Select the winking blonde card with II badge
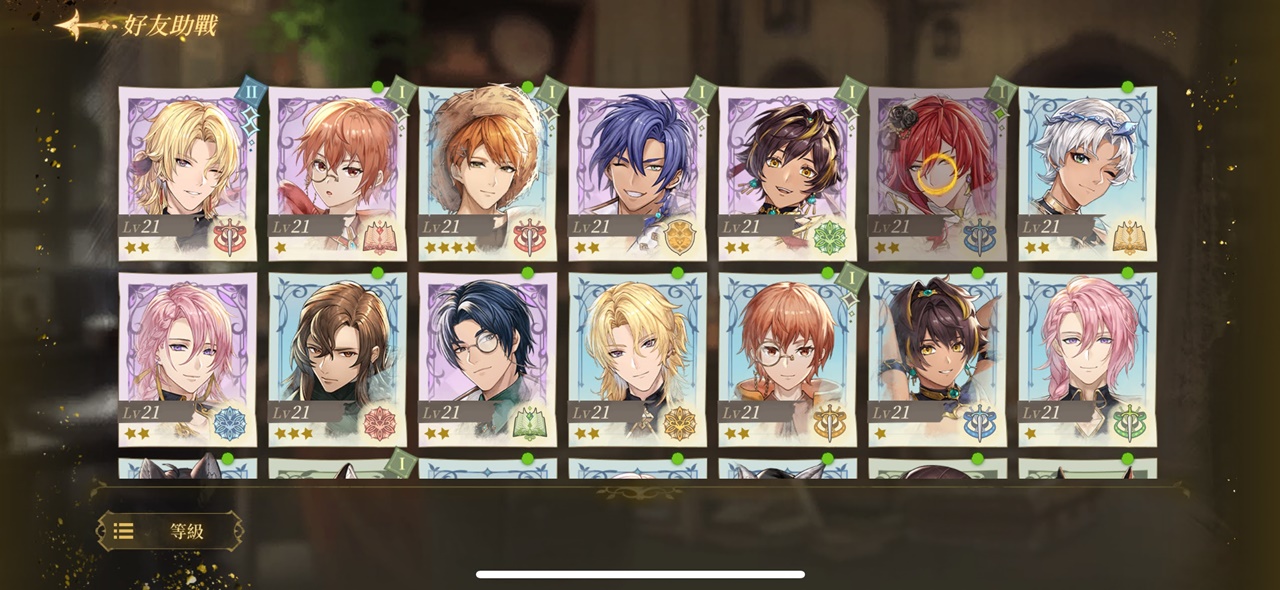The image size is (1280, 590). pos(187,172)
